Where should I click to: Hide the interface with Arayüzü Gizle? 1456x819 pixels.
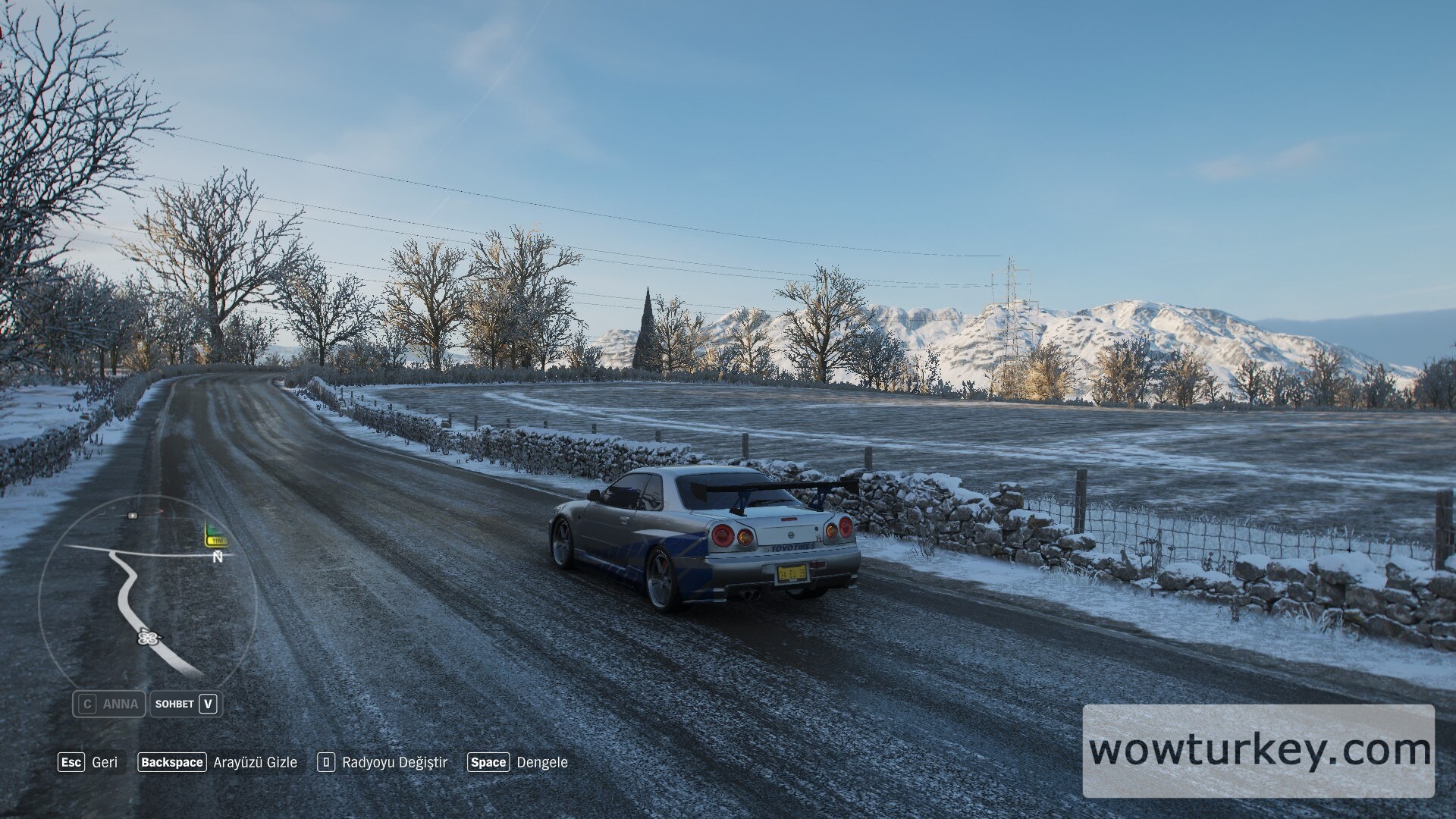218,762
